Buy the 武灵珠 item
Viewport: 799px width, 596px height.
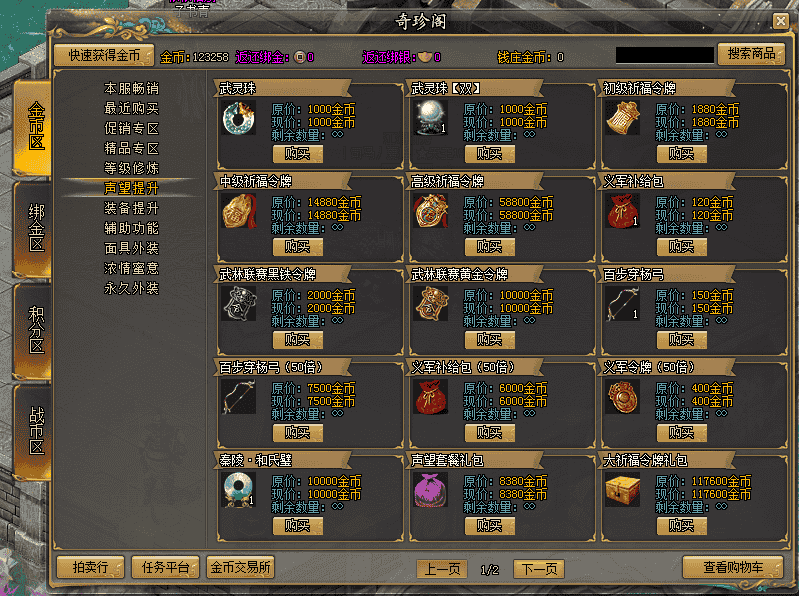297,153
